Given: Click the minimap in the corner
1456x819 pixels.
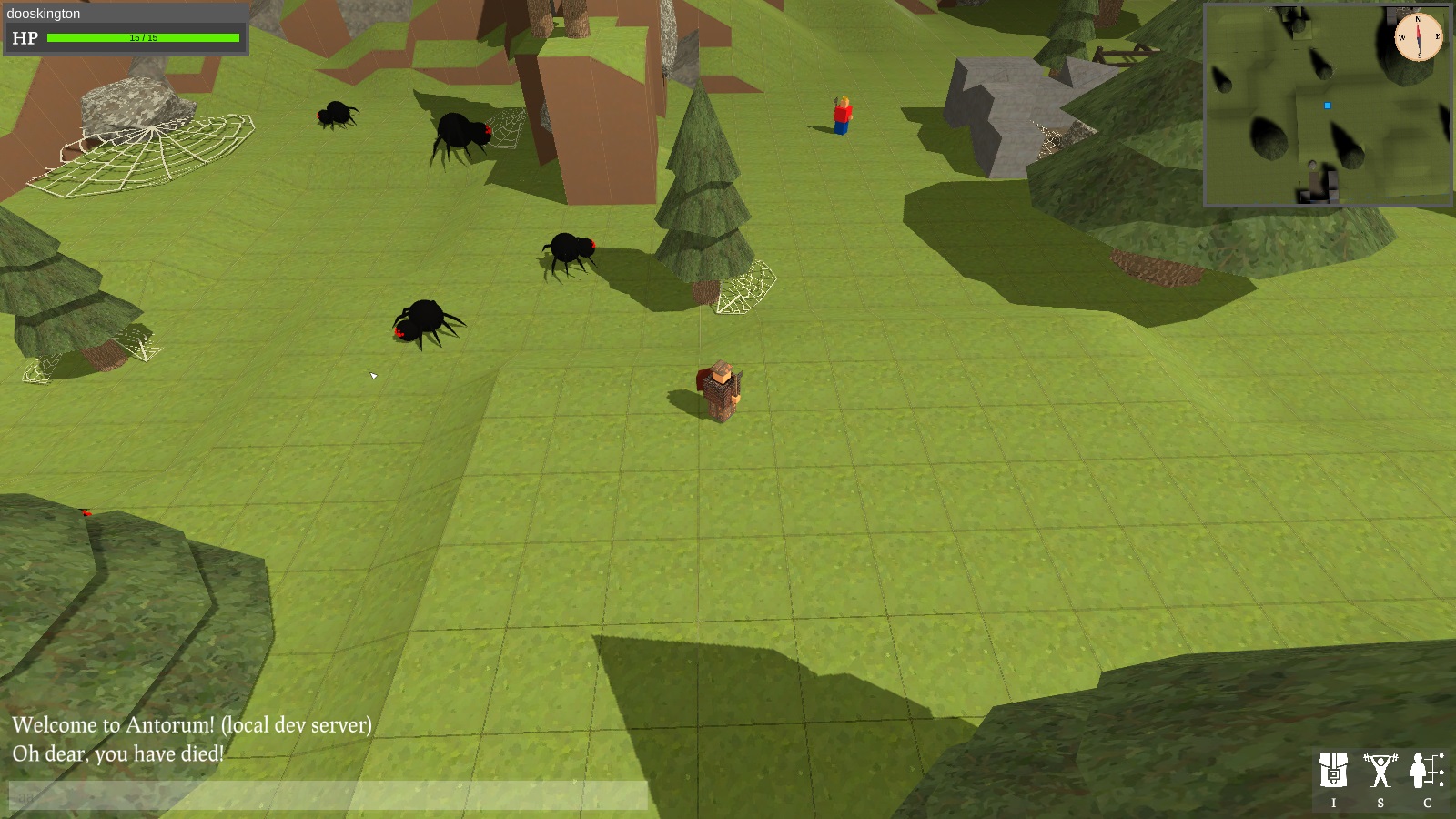Looking at the screenshot, I should pyautogui.click(x=1327, y=106).
